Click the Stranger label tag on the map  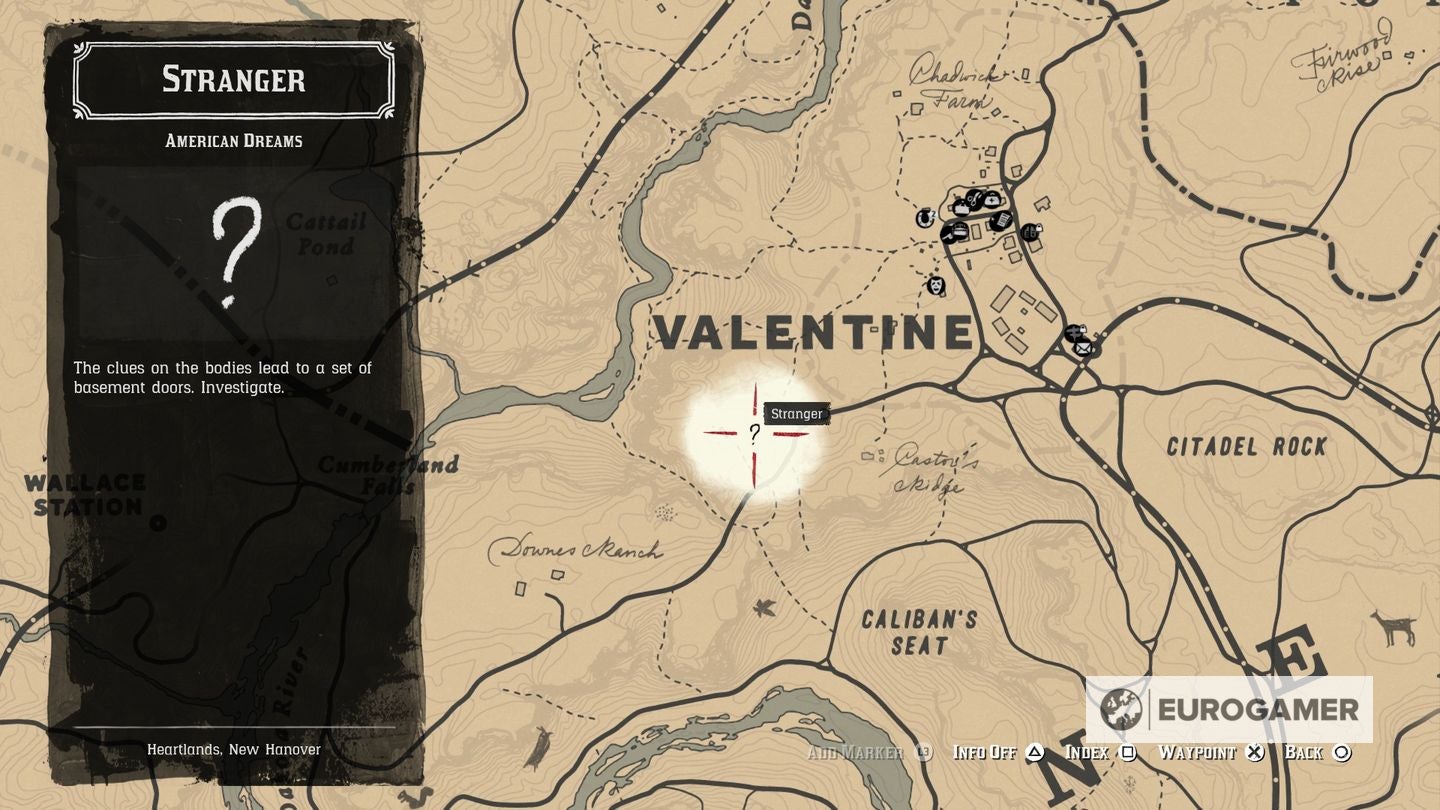795,413
